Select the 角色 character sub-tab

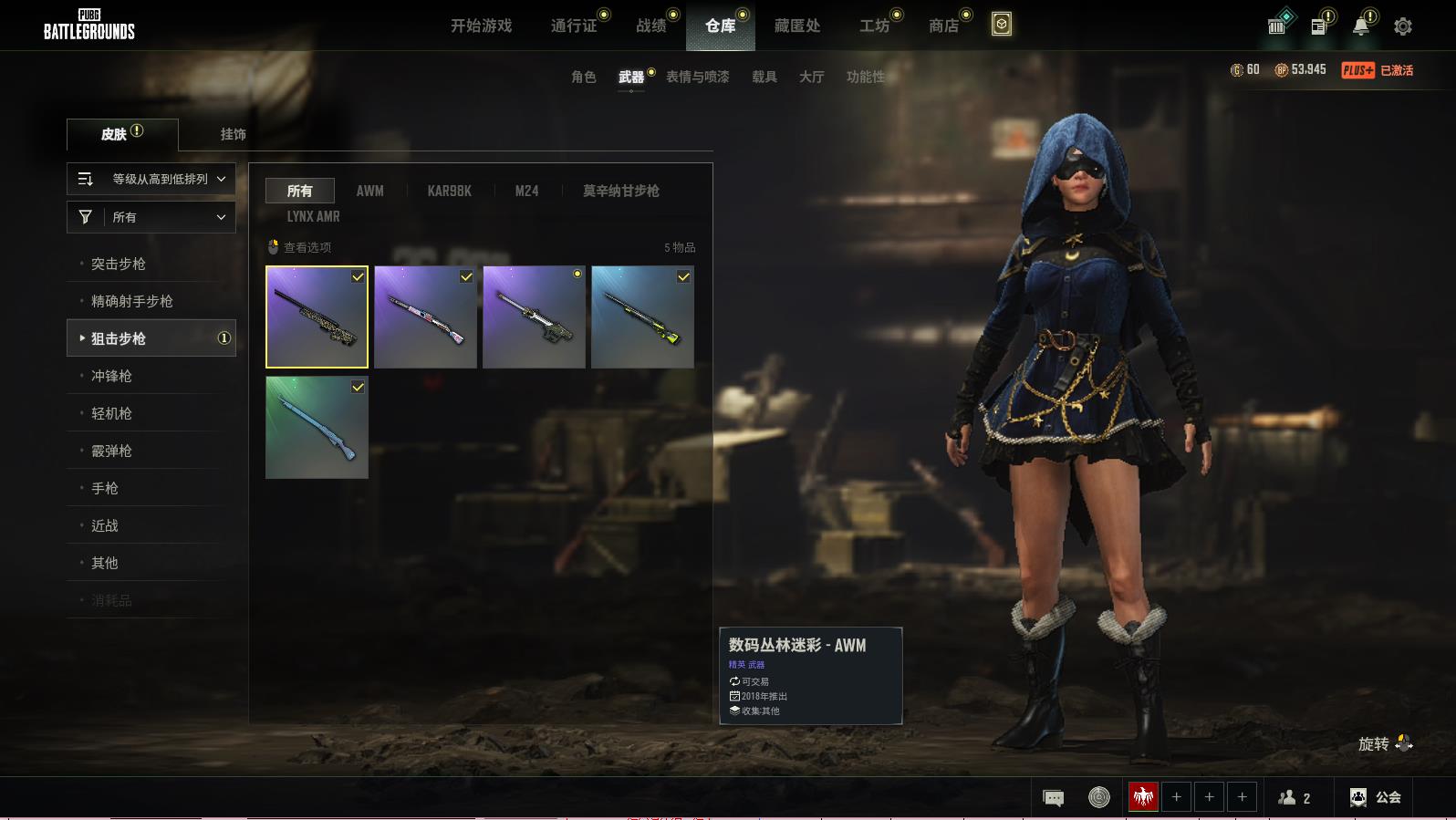(x=584, y=77)
